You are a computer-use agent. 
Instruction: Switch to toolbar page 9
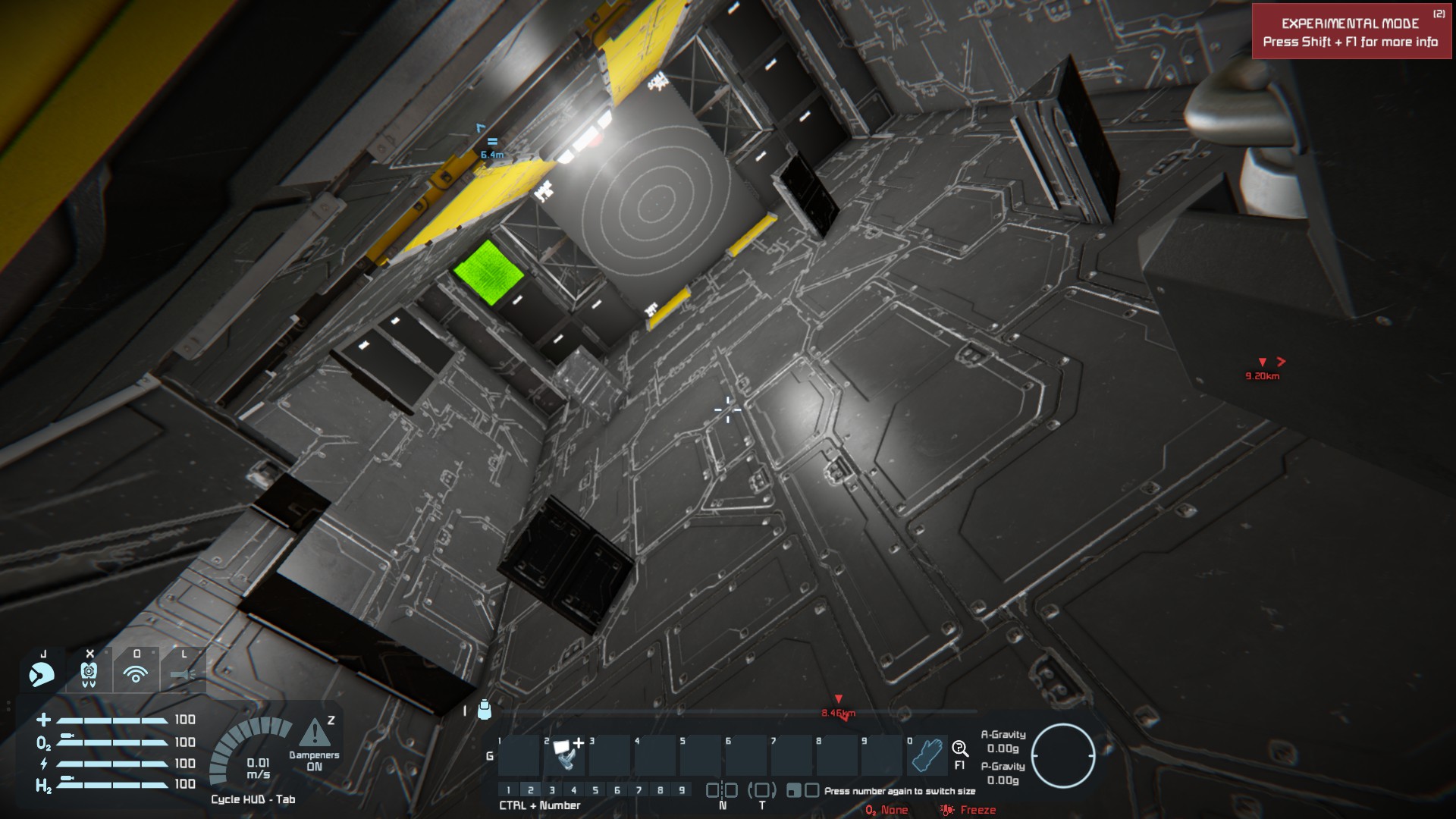[682, 790]
